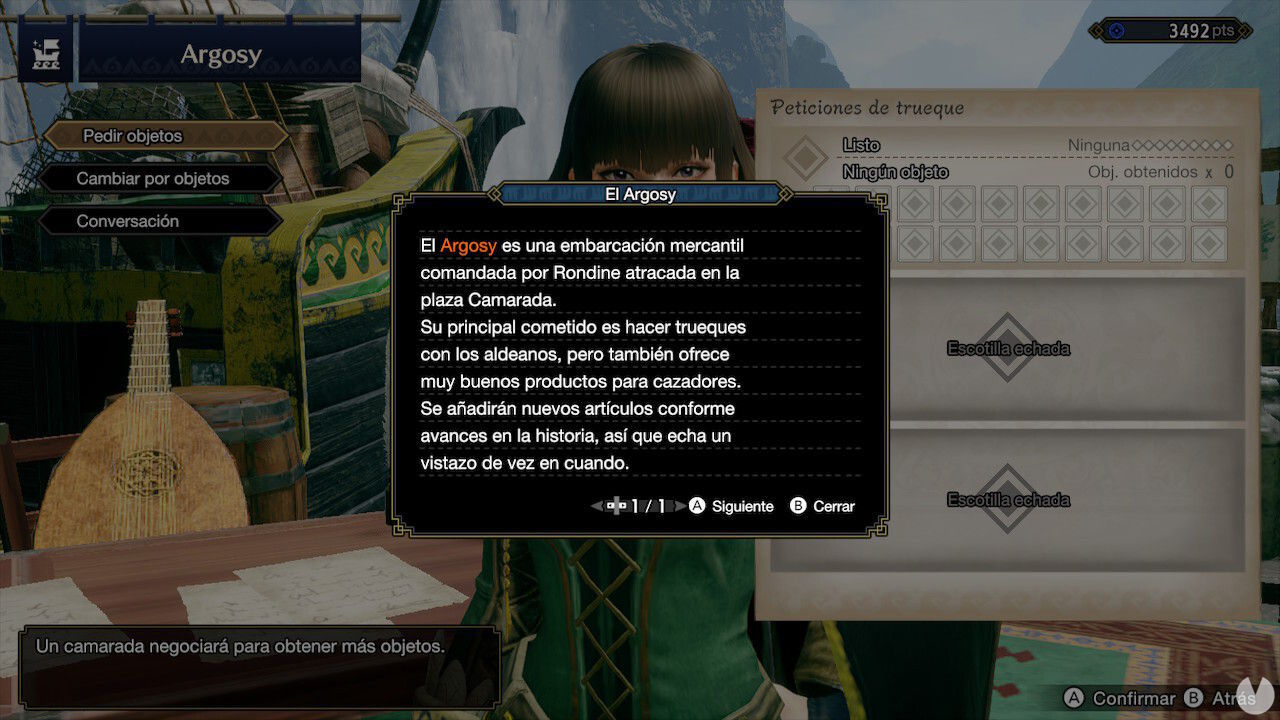Click the A button icon next to 'Siguiente'
This screenshot has height=720, width=1280.
(x=698, y=506)
